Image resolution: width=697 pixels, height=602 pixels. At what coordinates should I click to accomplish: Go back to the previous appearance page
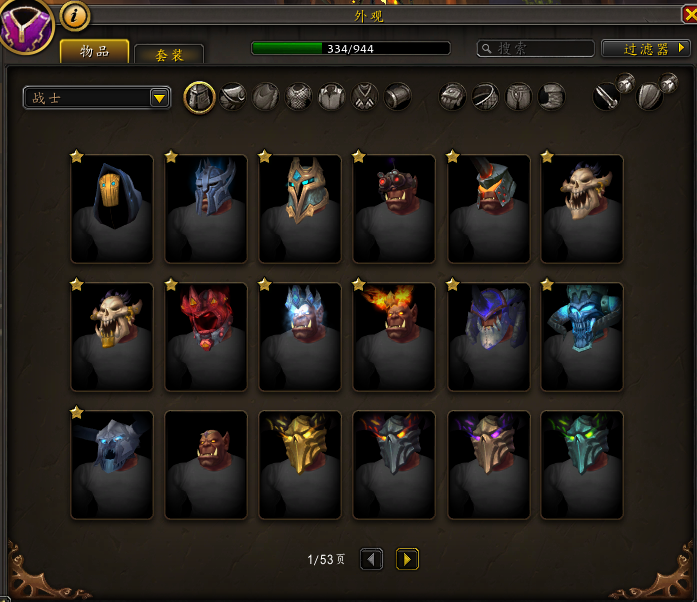pos(371,559)
